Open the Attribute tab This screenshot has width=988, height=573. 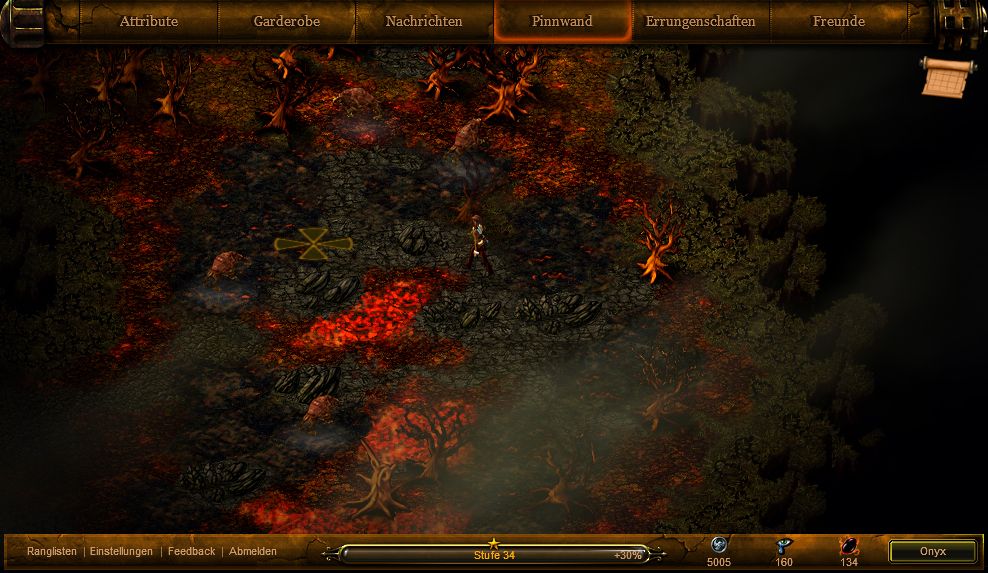point(148,21)
